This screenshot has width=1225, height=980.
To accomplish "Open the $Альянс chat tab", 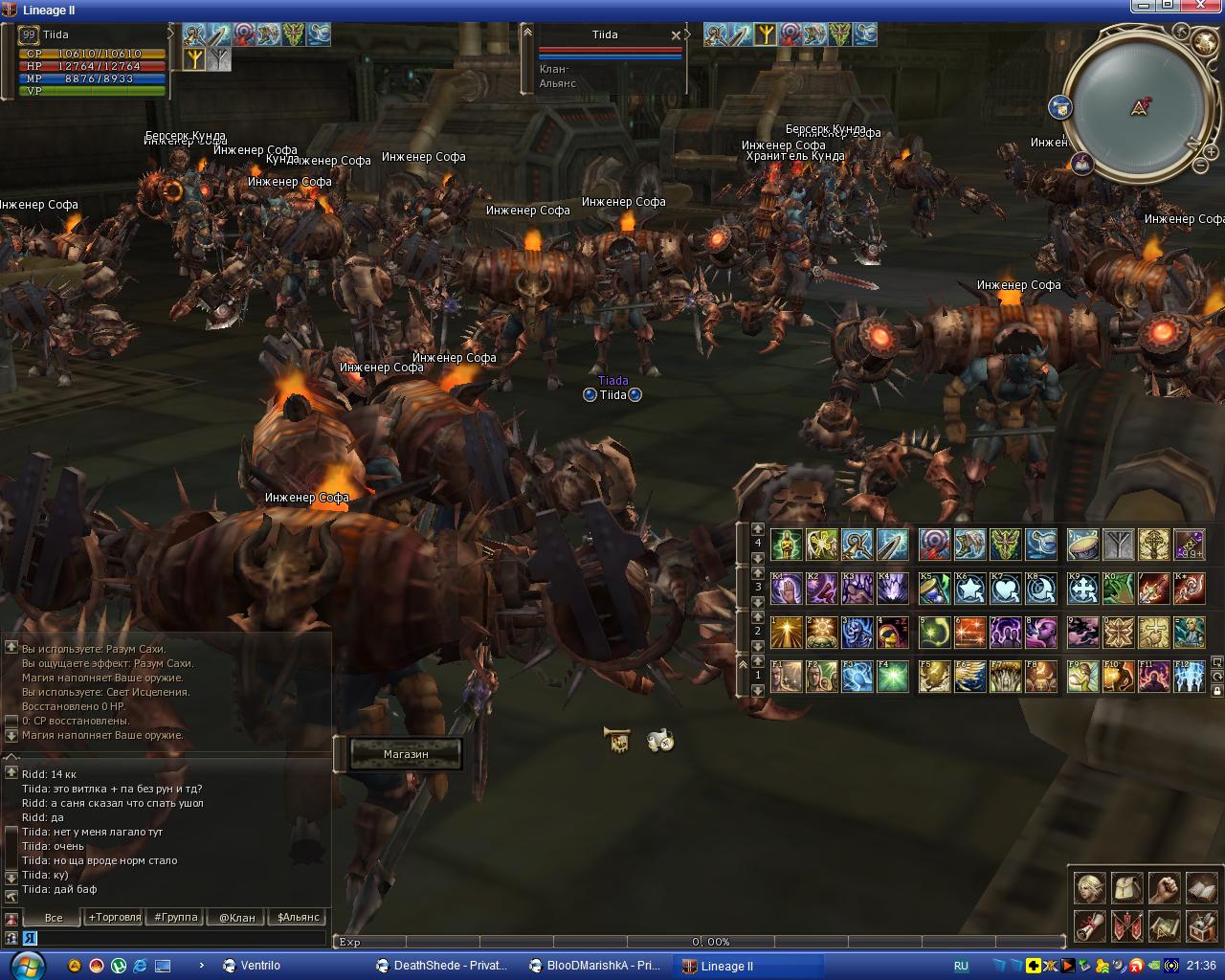I will coord(299,917).
